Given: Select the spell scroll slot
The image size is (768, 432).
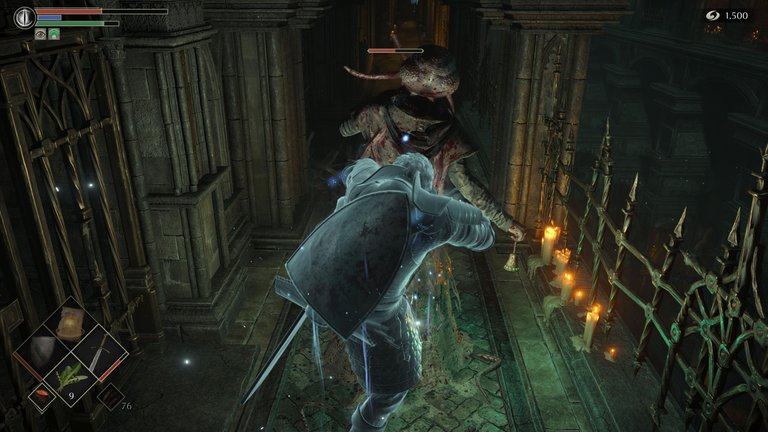Looking at the screenshot, I should (69, 322).
